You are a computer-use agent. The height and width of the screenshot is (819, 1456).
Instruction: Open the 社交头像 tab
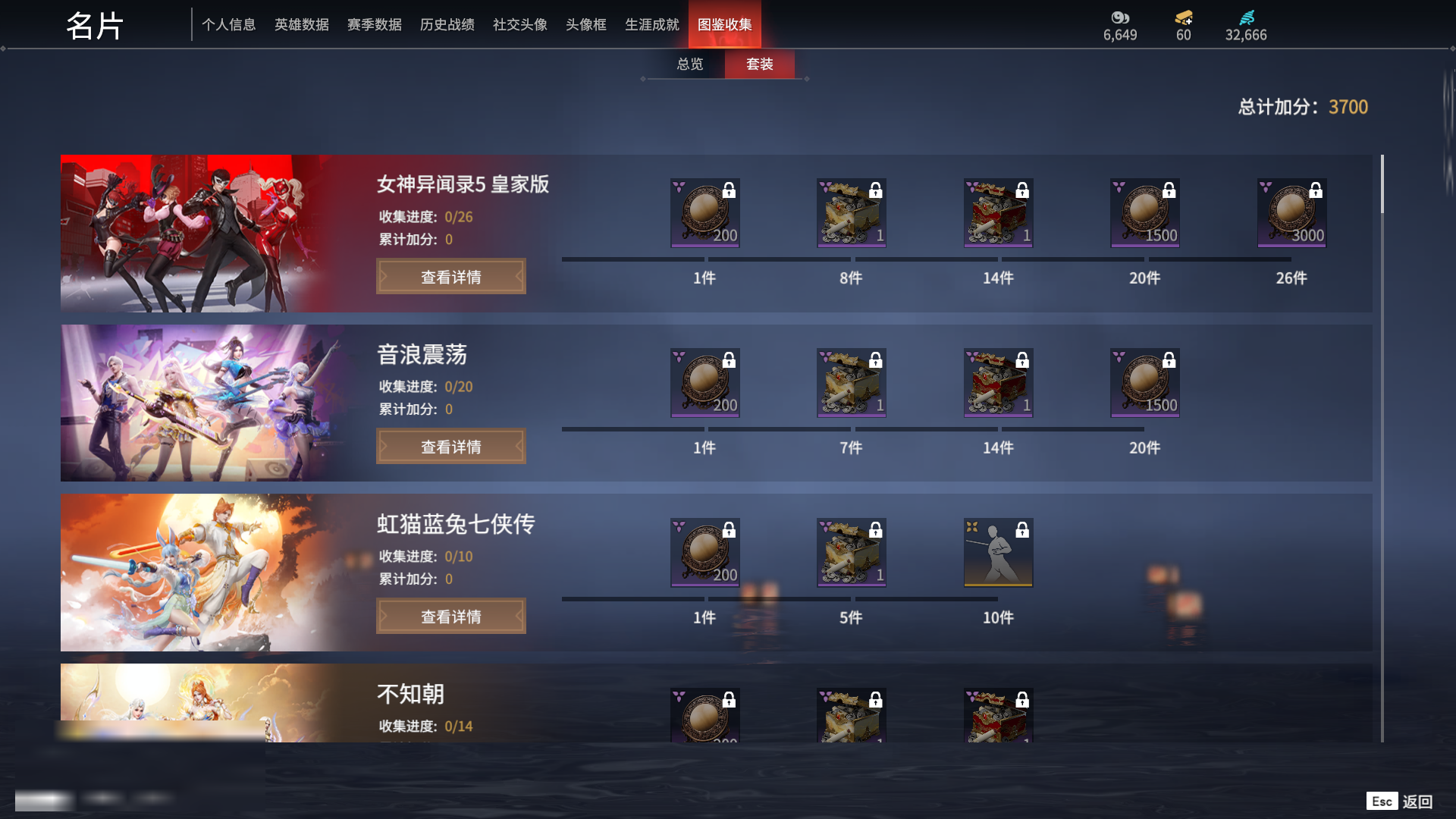tap(519, 25)
